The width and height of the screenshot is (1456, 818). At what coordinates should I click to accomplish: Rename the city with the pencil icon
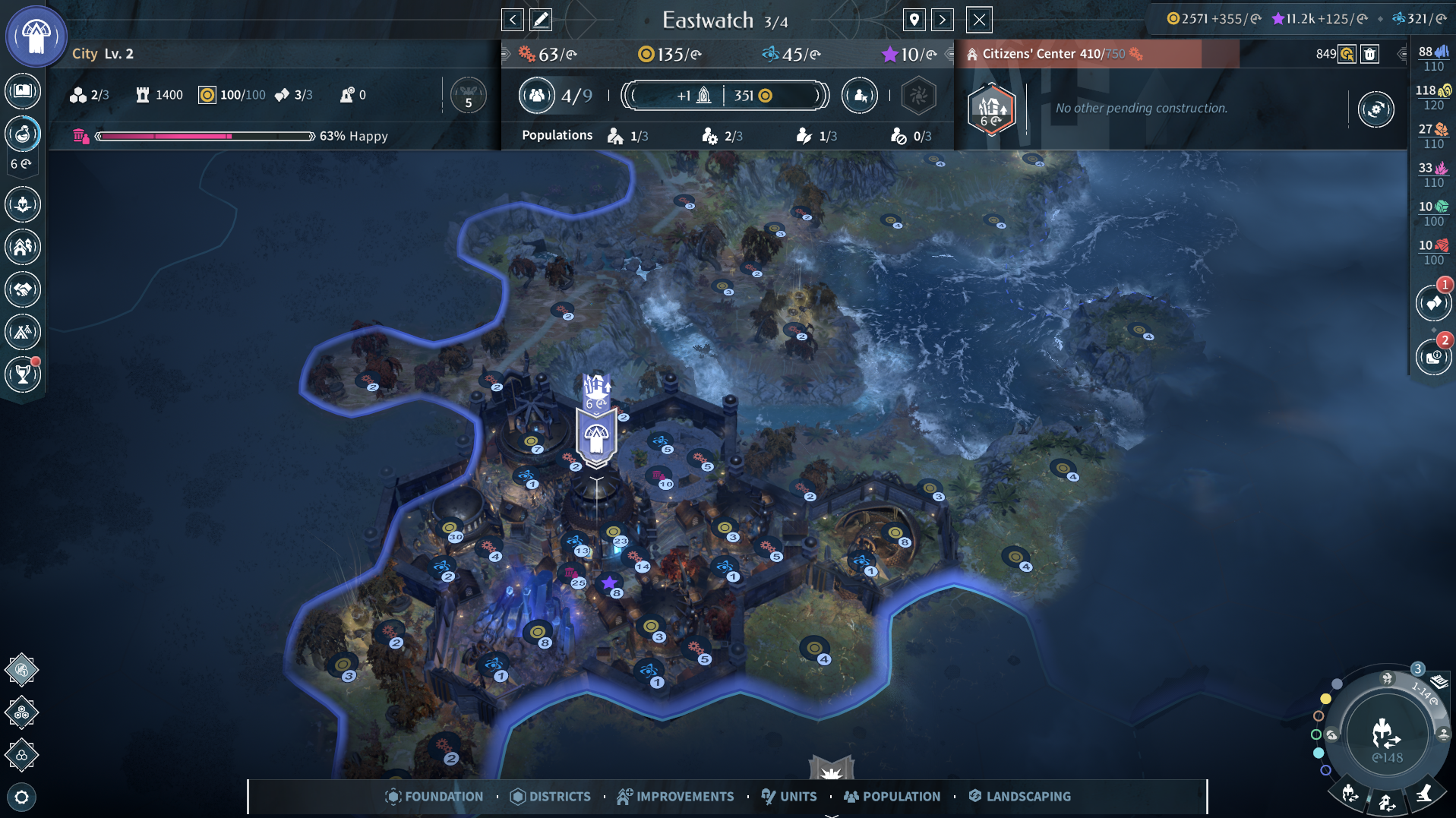coord(541,20)
